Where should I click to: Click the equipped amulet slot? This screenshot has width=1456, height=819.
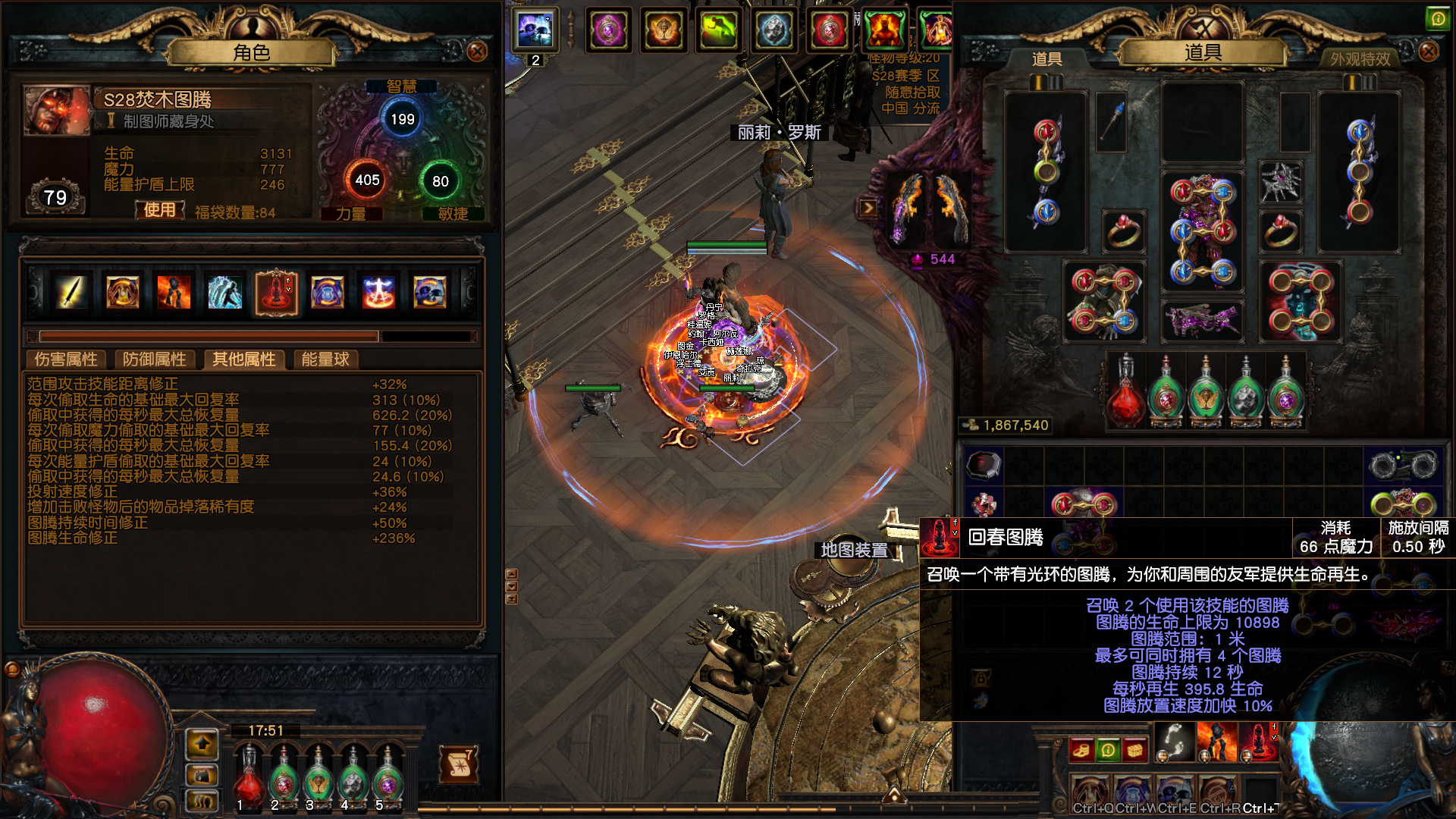(x=1281, y=183)
